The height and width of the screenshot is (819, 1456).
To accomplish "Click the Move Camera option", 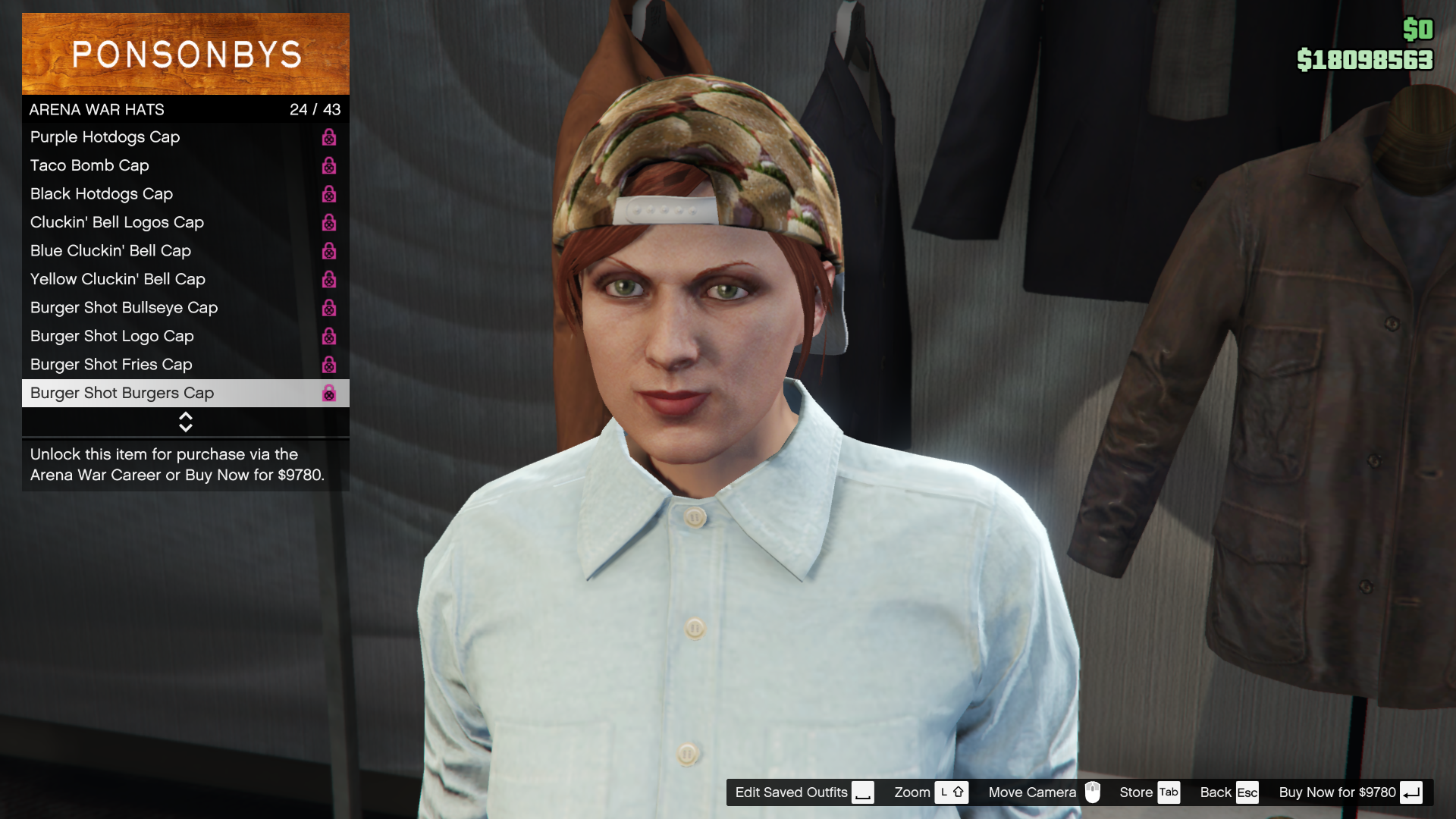I will (1043, 792).
